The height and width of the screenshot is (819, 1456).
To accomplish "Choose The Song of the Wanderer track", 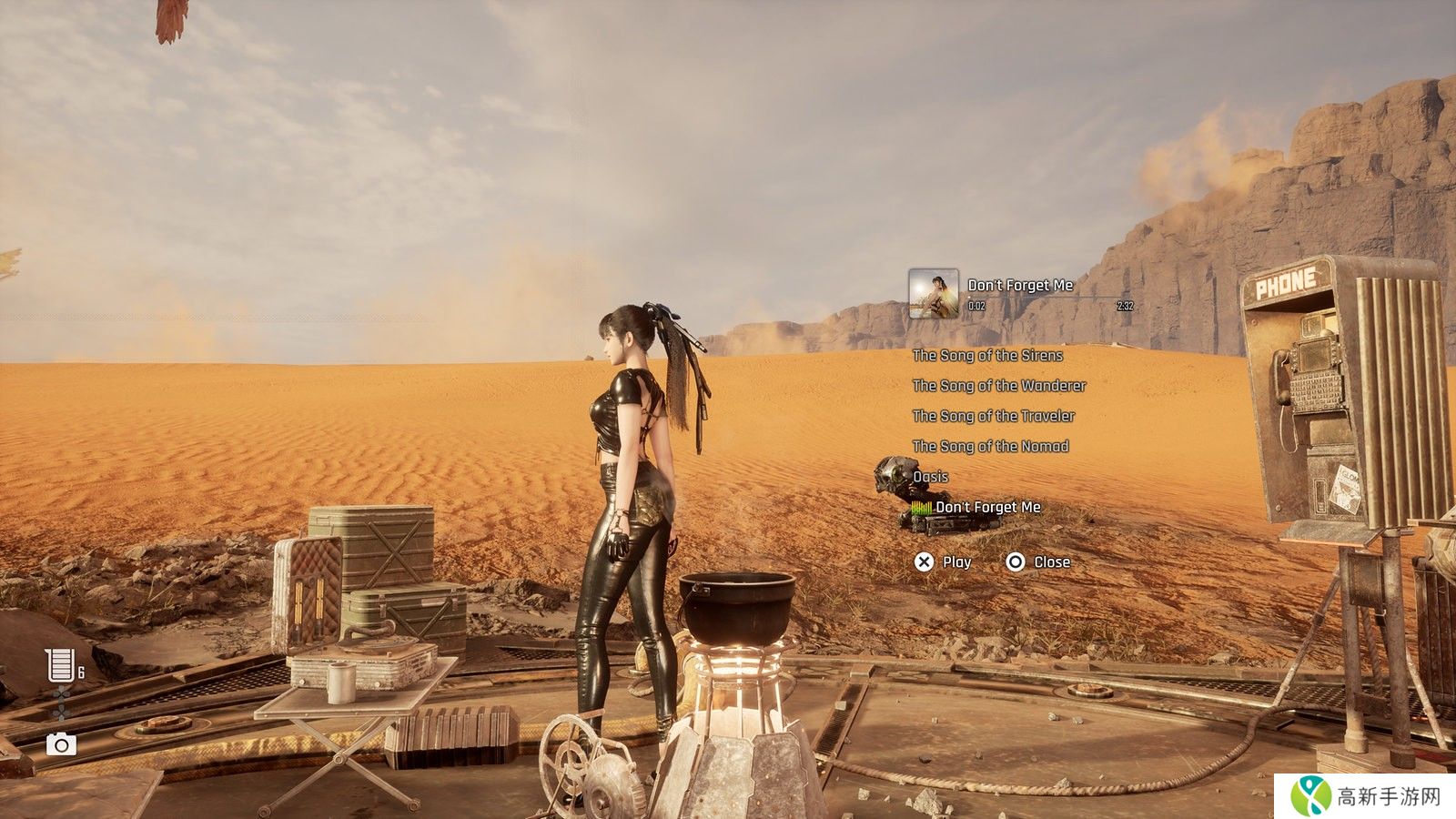I will pos(999,386).
